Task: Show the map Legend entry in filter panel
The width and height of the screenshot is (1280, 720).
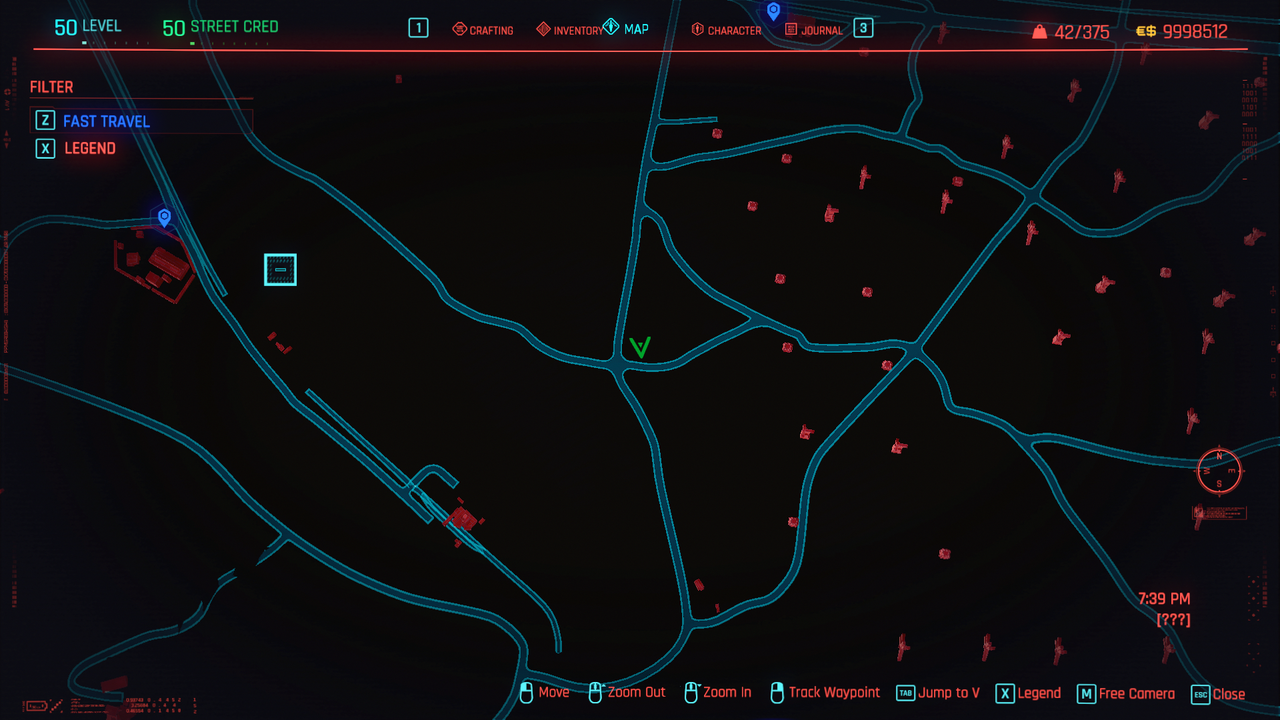Action: [90, 148]
